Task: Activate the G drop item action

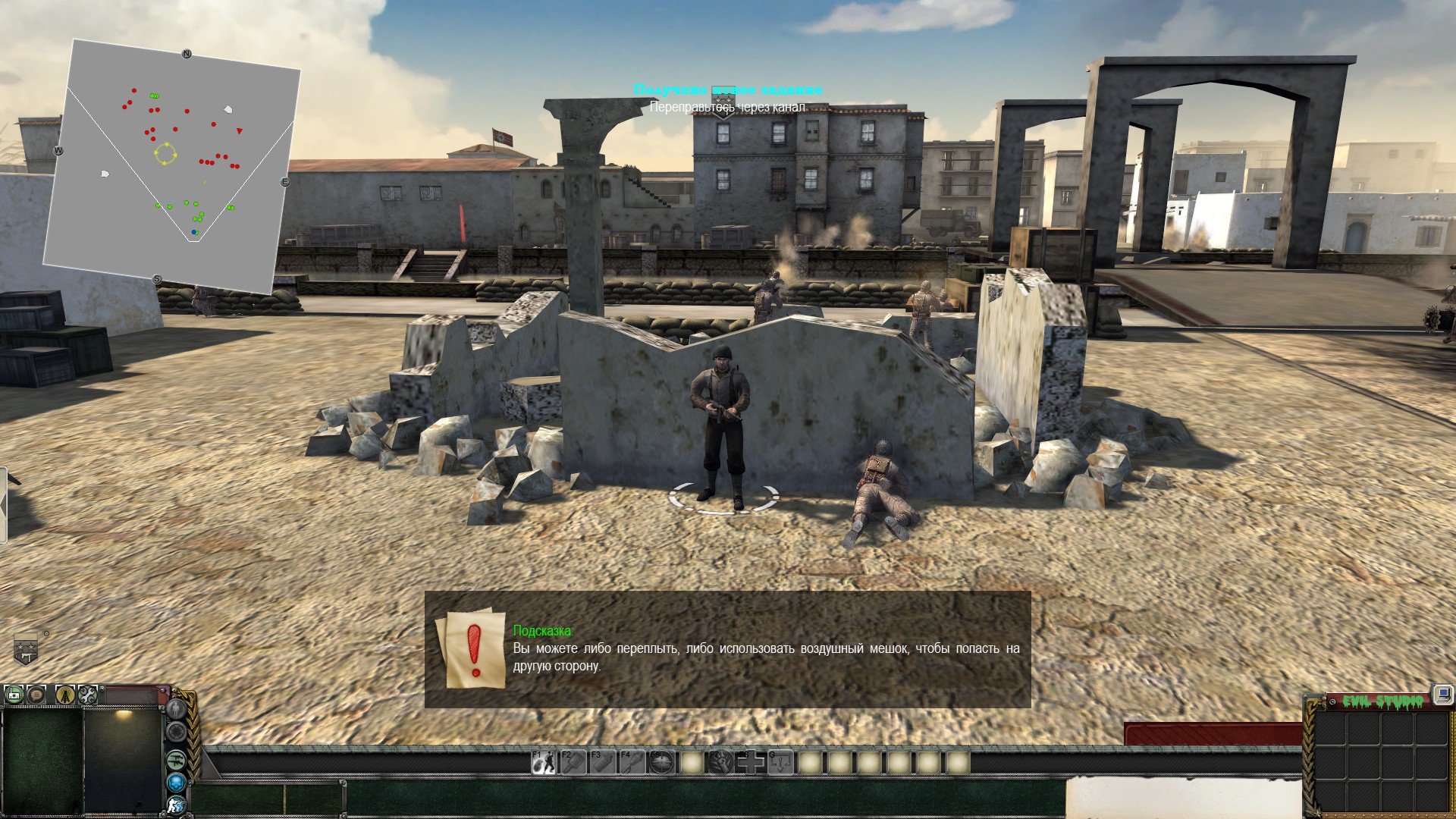Action: [780, 762]
